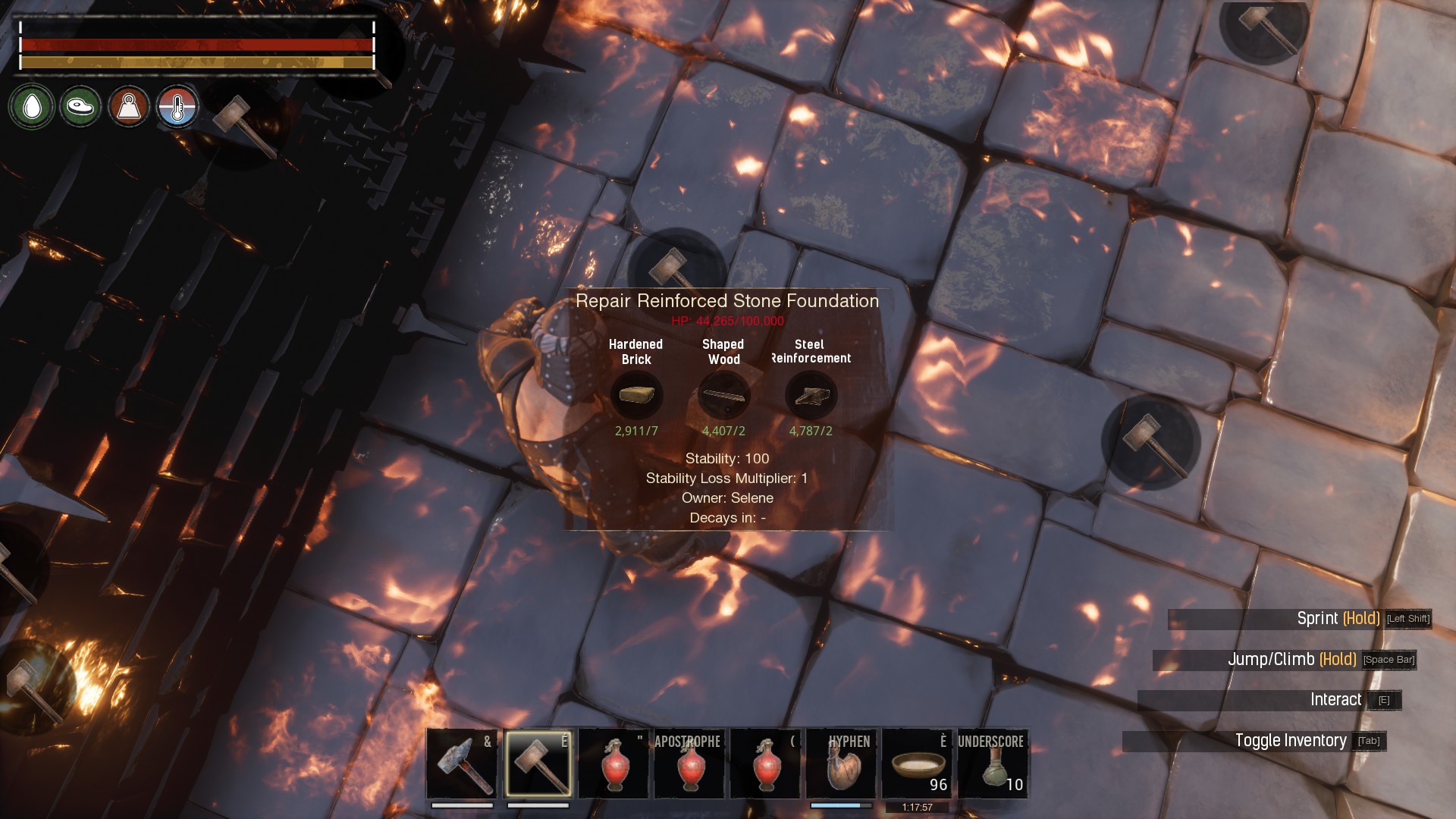This screenshot has height=819, width=1456.
Task: Check the encumbrance weight status icon
Action: pos(129,107)
